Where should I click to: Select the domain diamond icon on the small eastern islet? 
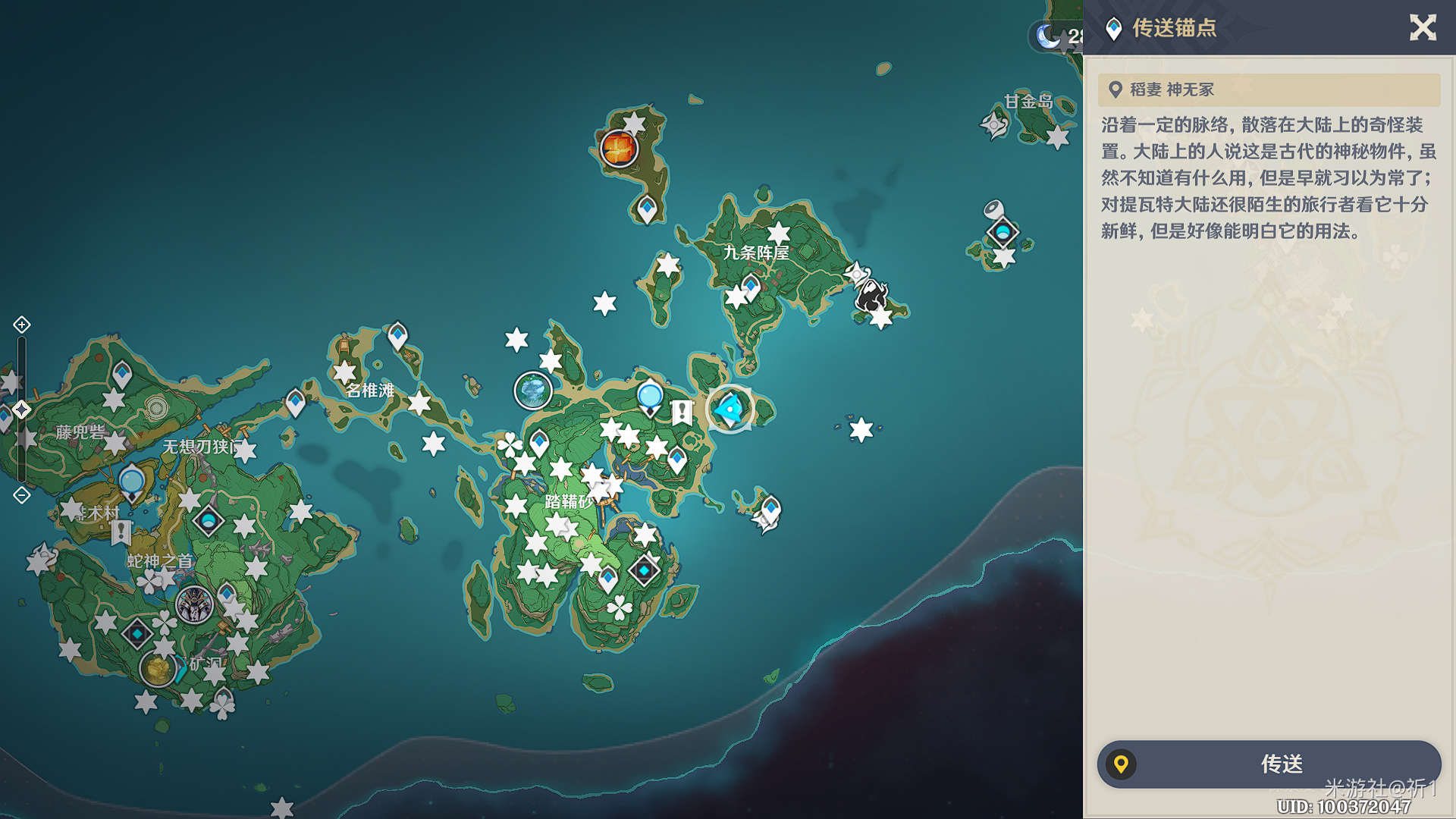(1003, 232)
